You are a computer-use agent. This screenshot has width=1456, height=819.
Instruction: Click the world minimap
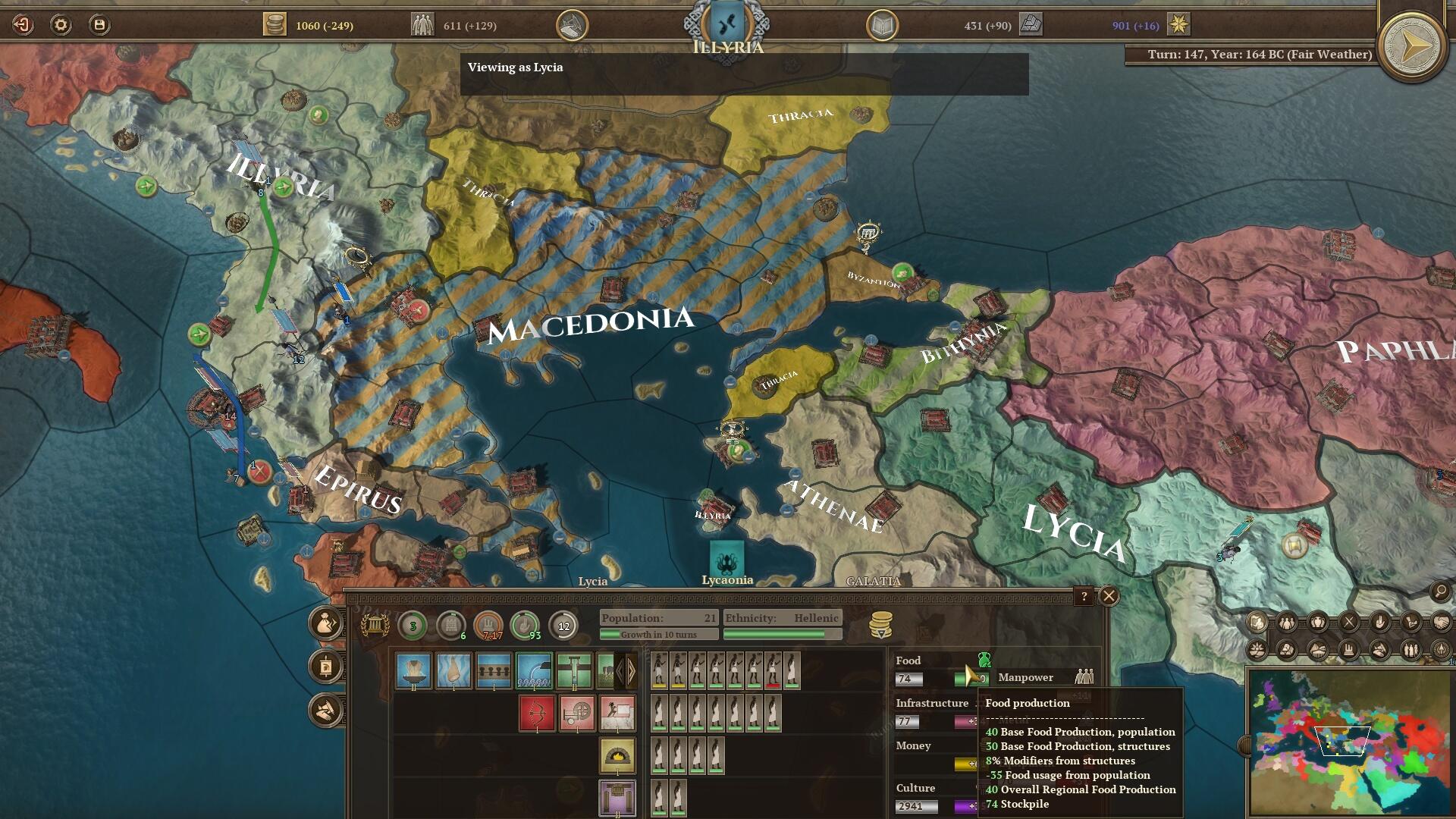[x=1348, y=742]
